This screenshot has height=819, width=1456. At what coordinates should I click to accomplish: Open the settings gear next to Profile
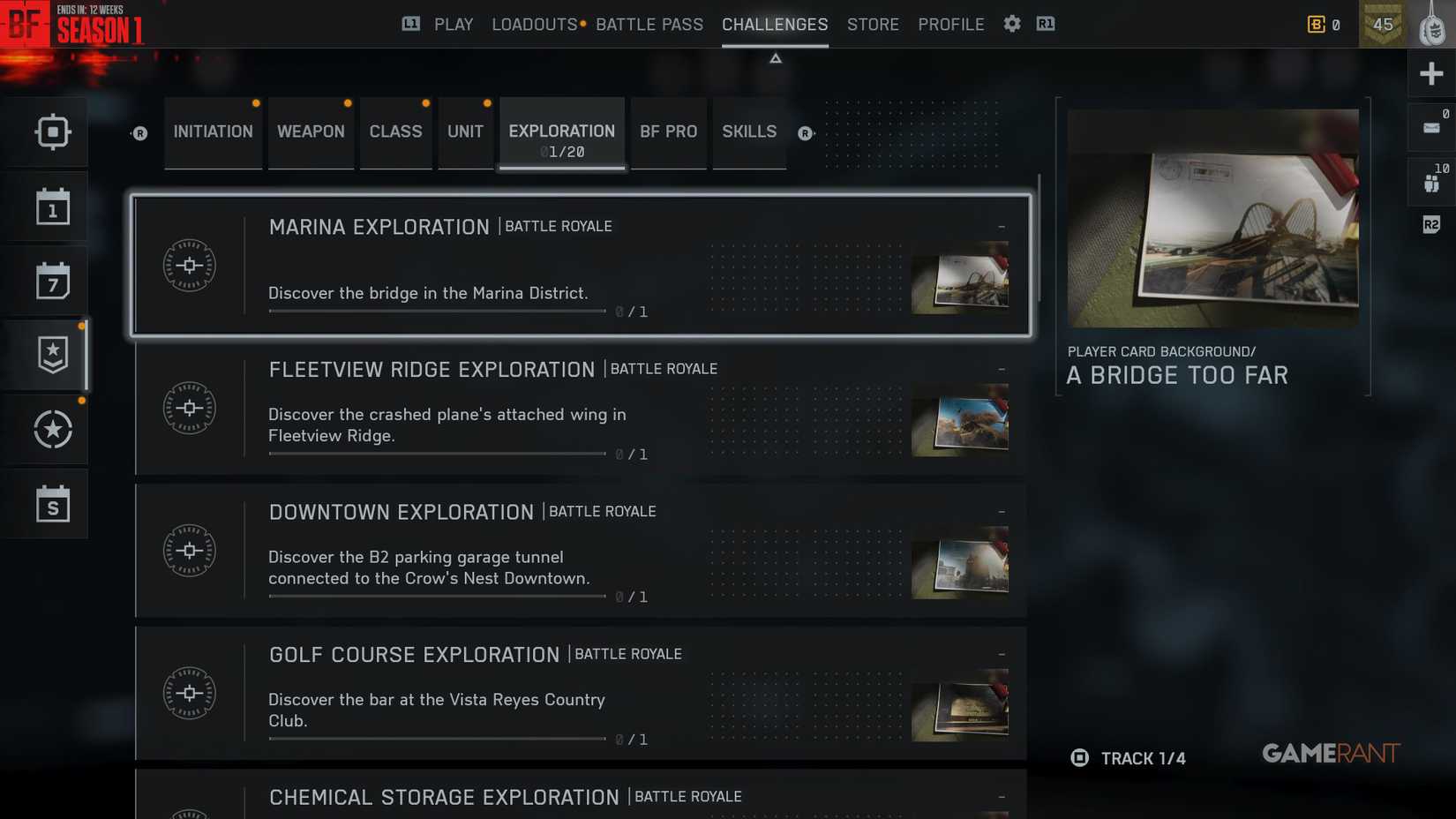click(x=1011, y=24)
